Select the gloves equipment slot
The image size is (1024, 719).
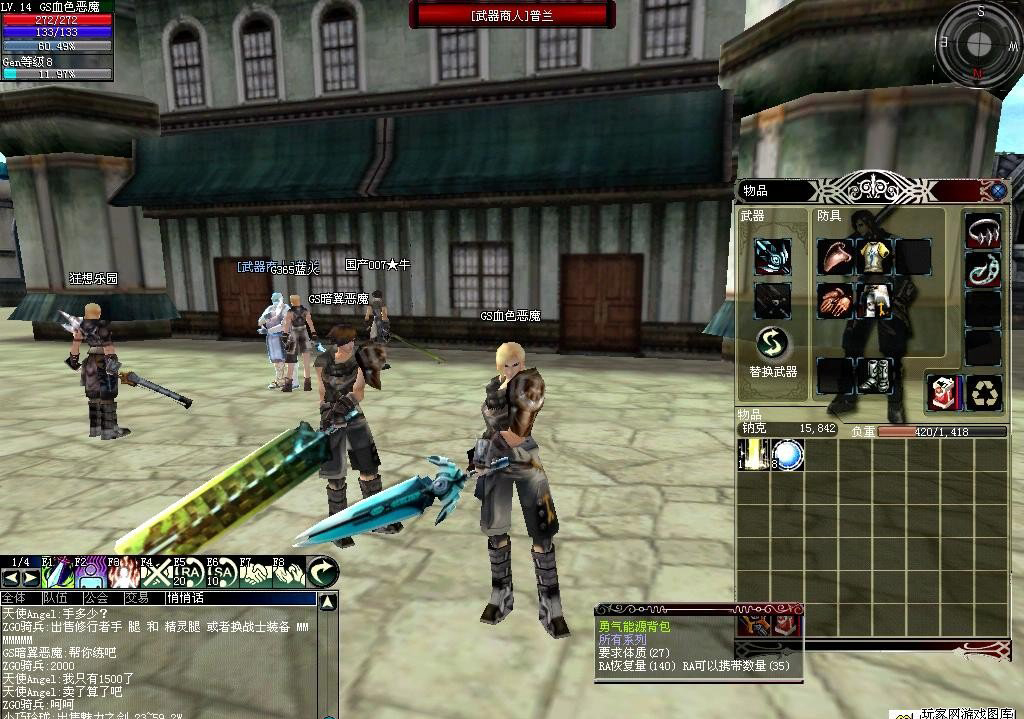(x=835, y=300)
